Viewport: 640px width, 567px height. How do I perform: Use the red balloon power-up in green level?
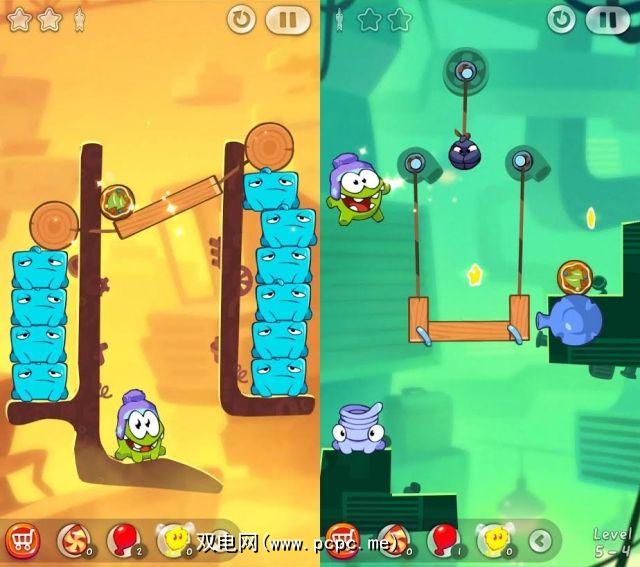[x=441, y=540]
